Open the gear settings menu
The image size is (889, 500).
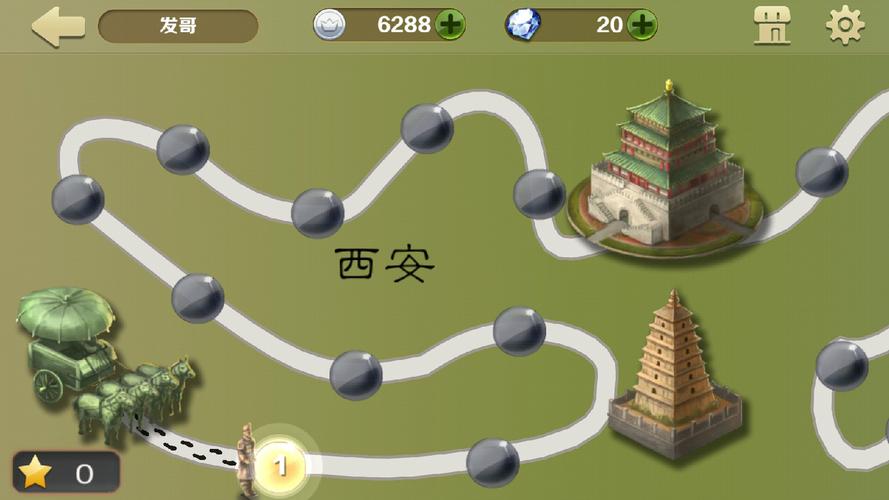[x=844, y=26]
